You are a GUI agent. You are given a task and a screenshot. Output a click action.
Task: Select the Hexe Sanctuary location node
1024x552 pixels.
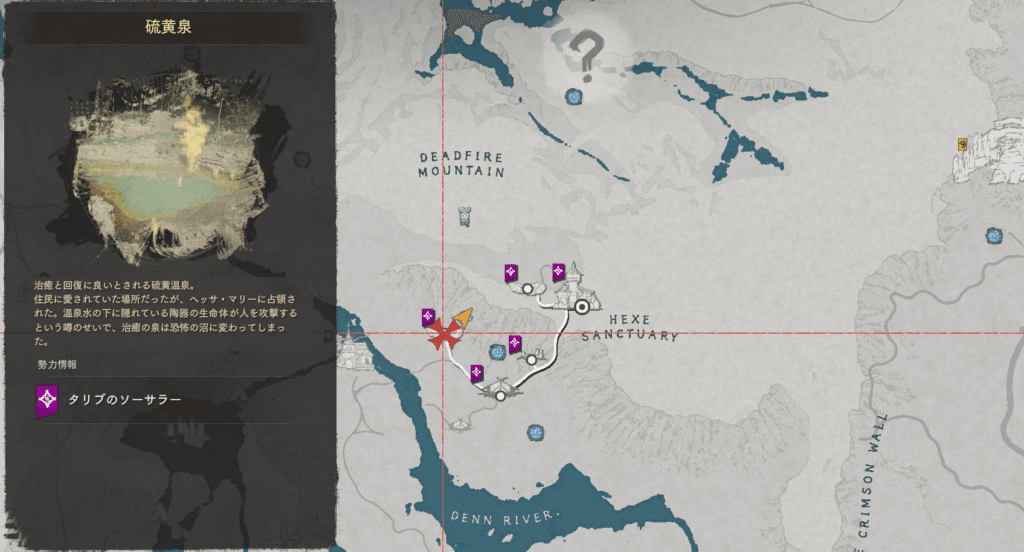click(580, 307)
